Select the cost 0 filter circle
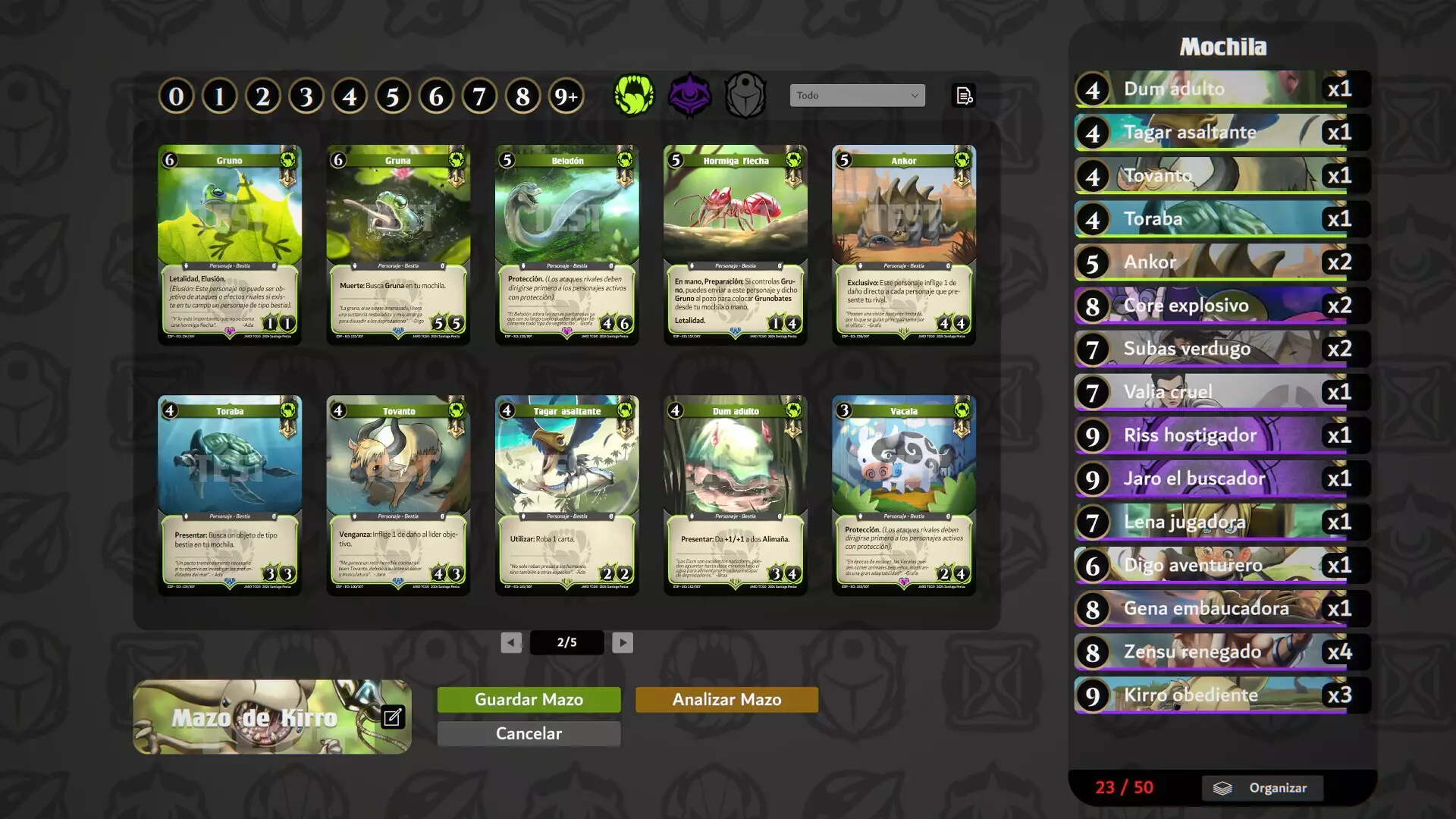Screen dimensions: 1456x819 [176, 94]
